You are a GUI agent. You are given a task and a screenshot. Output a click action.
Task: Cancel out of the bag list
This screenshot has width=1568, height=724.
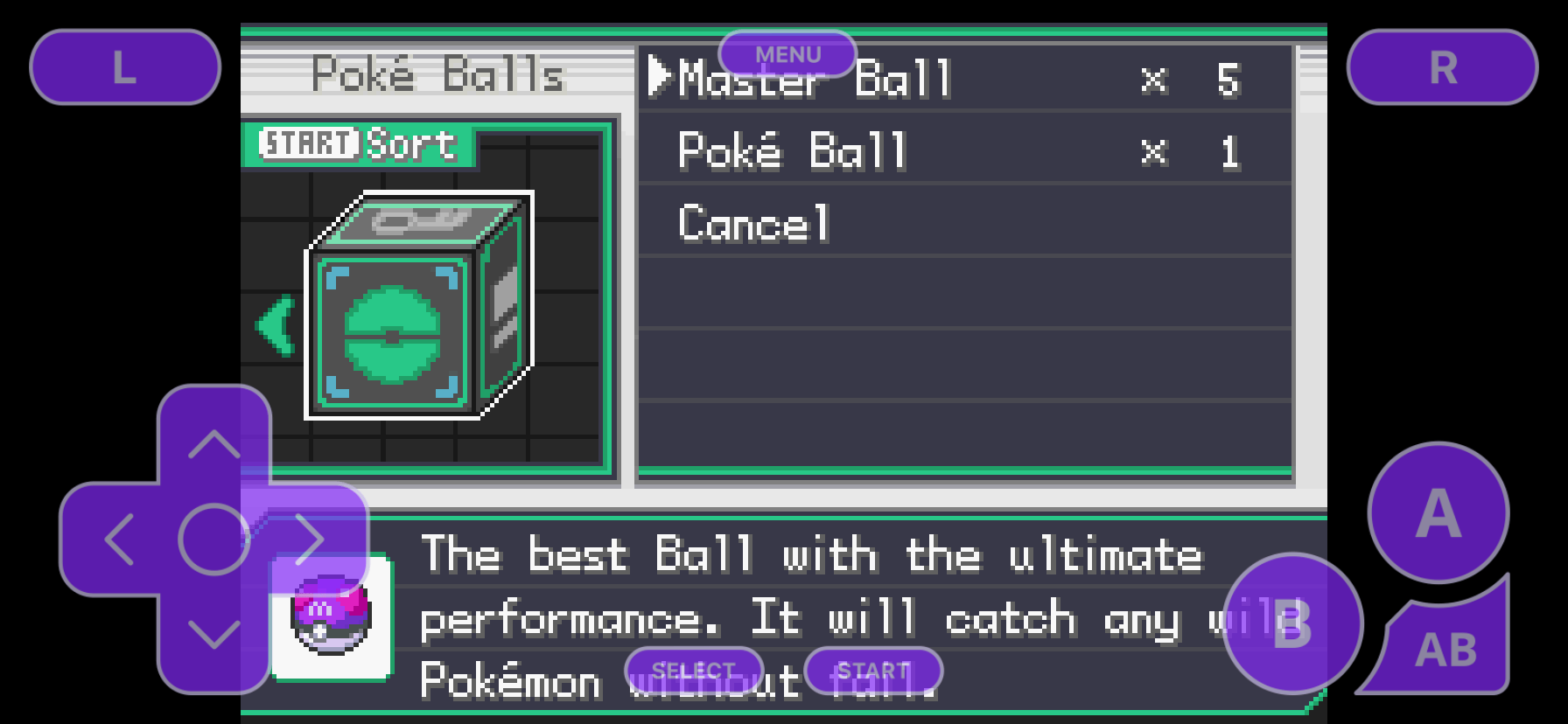[754, 223]
